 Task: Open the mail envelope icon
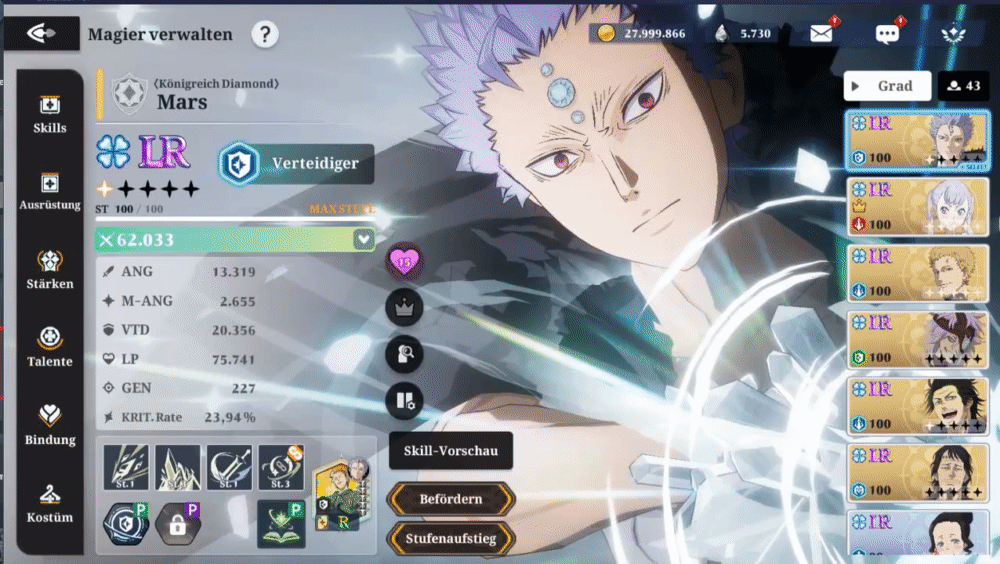821,34
